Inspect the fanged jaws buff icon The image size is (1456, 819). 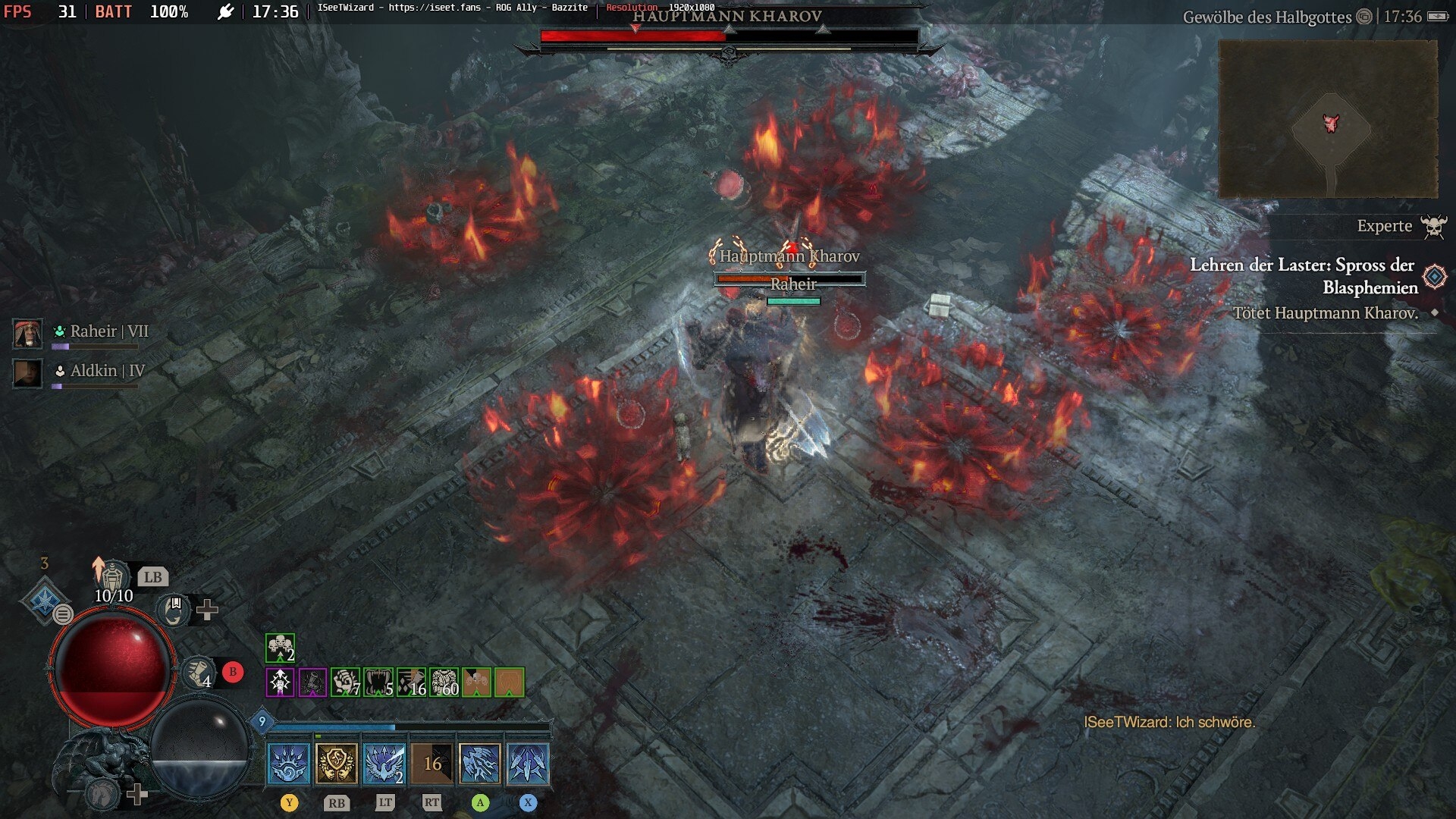click(x=378, y=682)
